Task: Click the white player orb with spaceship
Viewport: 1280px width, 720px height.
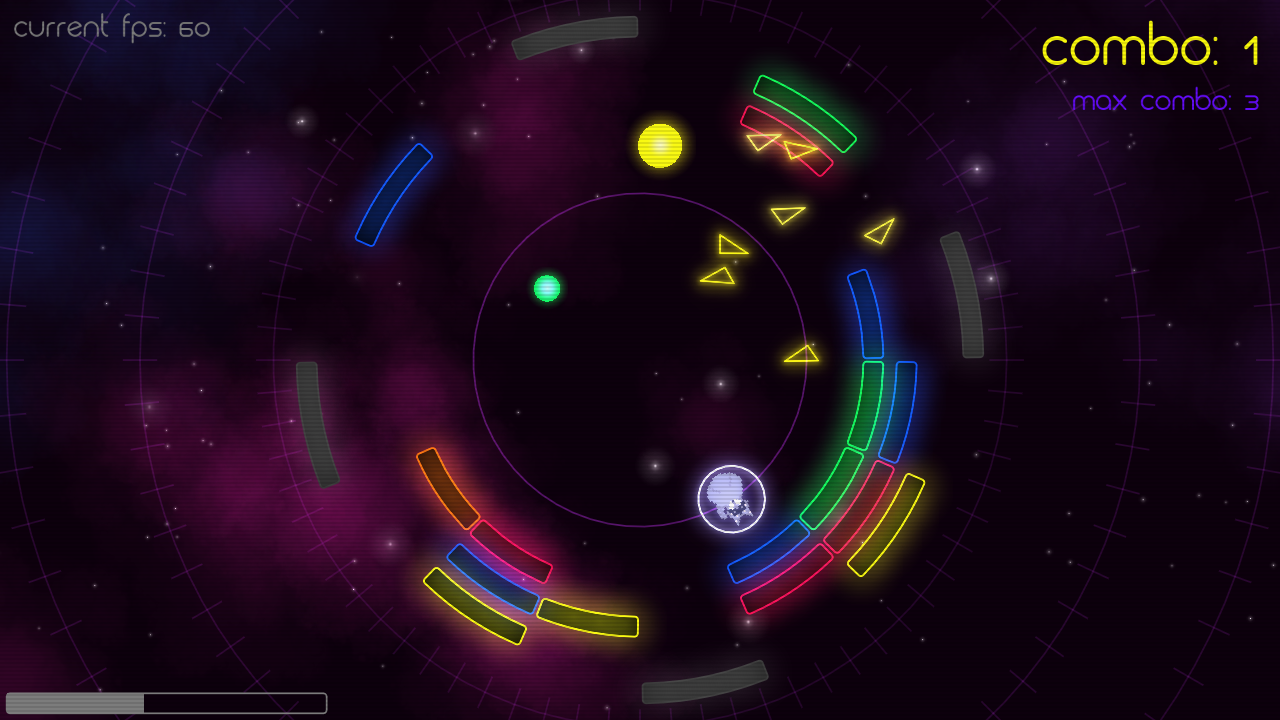Action: tap(733, 499)
